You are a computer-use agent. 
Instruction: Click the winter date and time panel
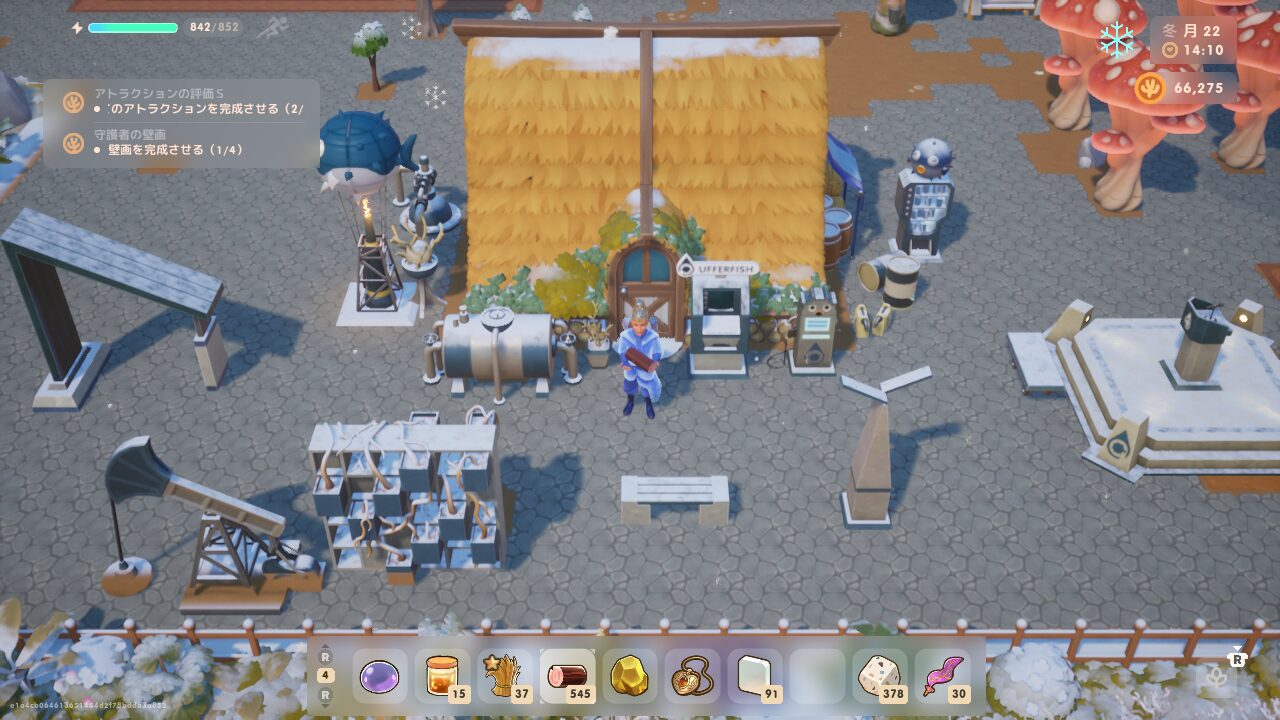[x=1193, y=40]
